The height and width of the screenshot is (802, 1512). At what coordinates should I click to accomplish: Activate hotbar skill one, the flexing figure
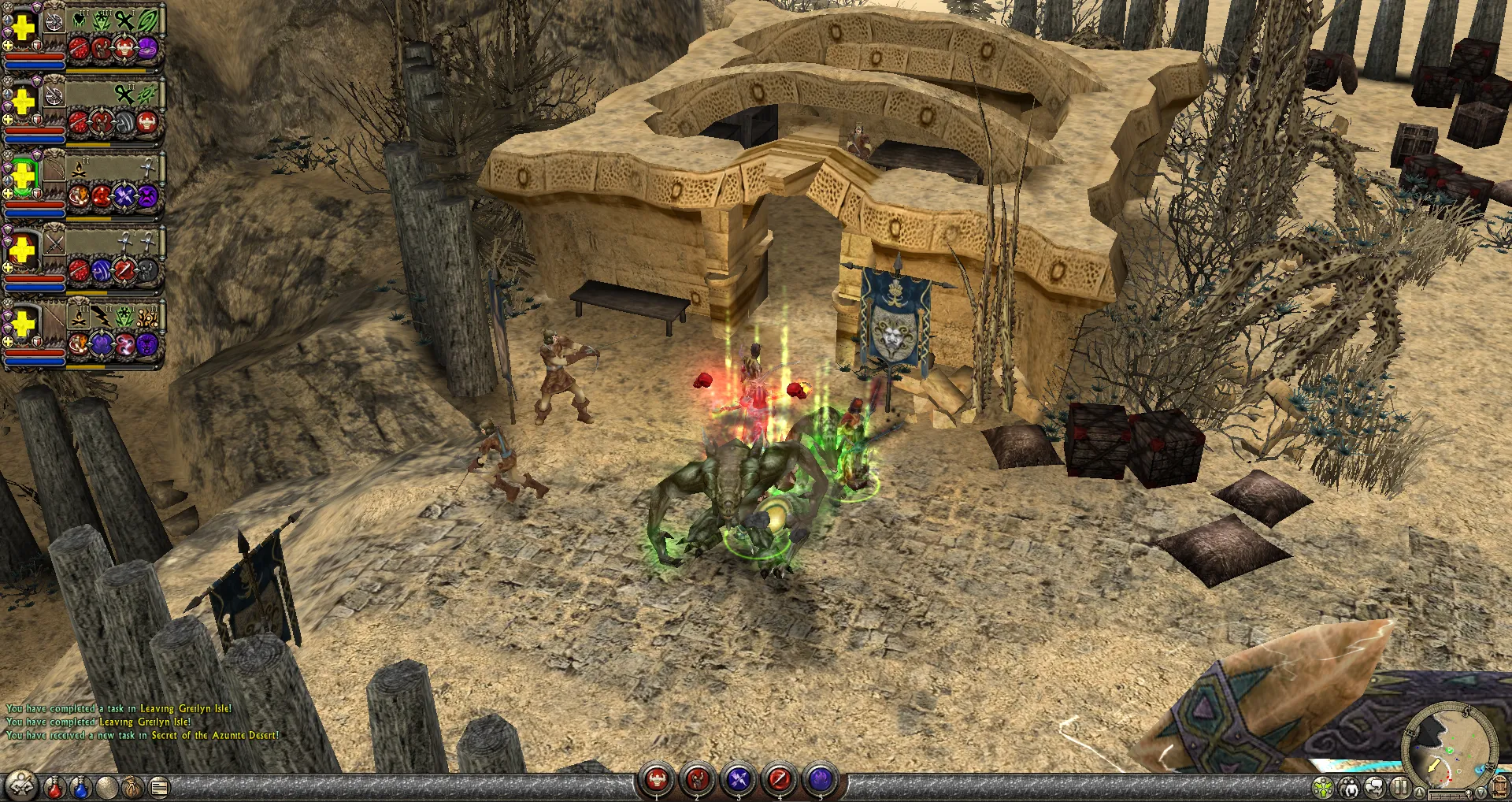click(656, 780)
